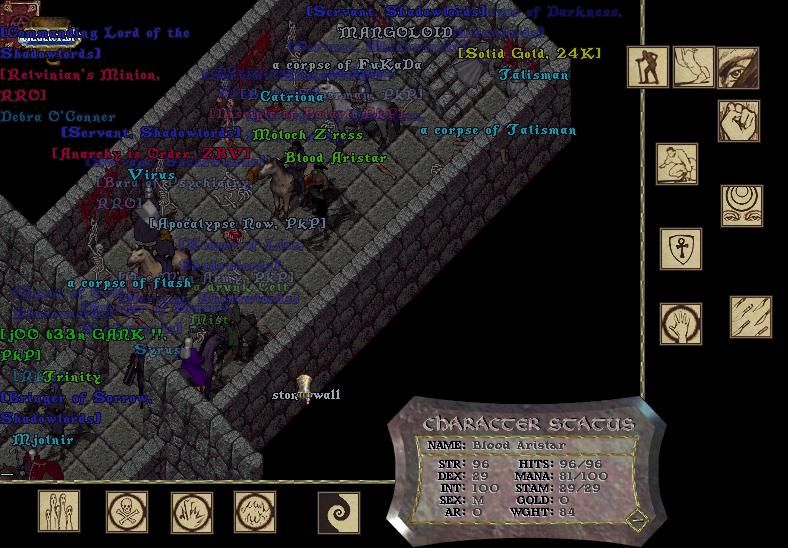Activate the clenched fist skill icon
Viewport: 788px width, 548px height.
738,121
